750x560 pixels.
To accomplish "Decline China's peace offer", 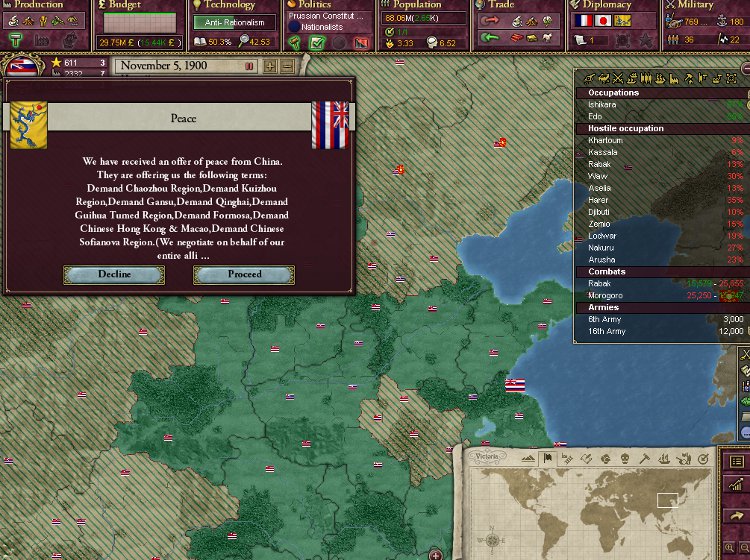I will click(x=114, y=274).
